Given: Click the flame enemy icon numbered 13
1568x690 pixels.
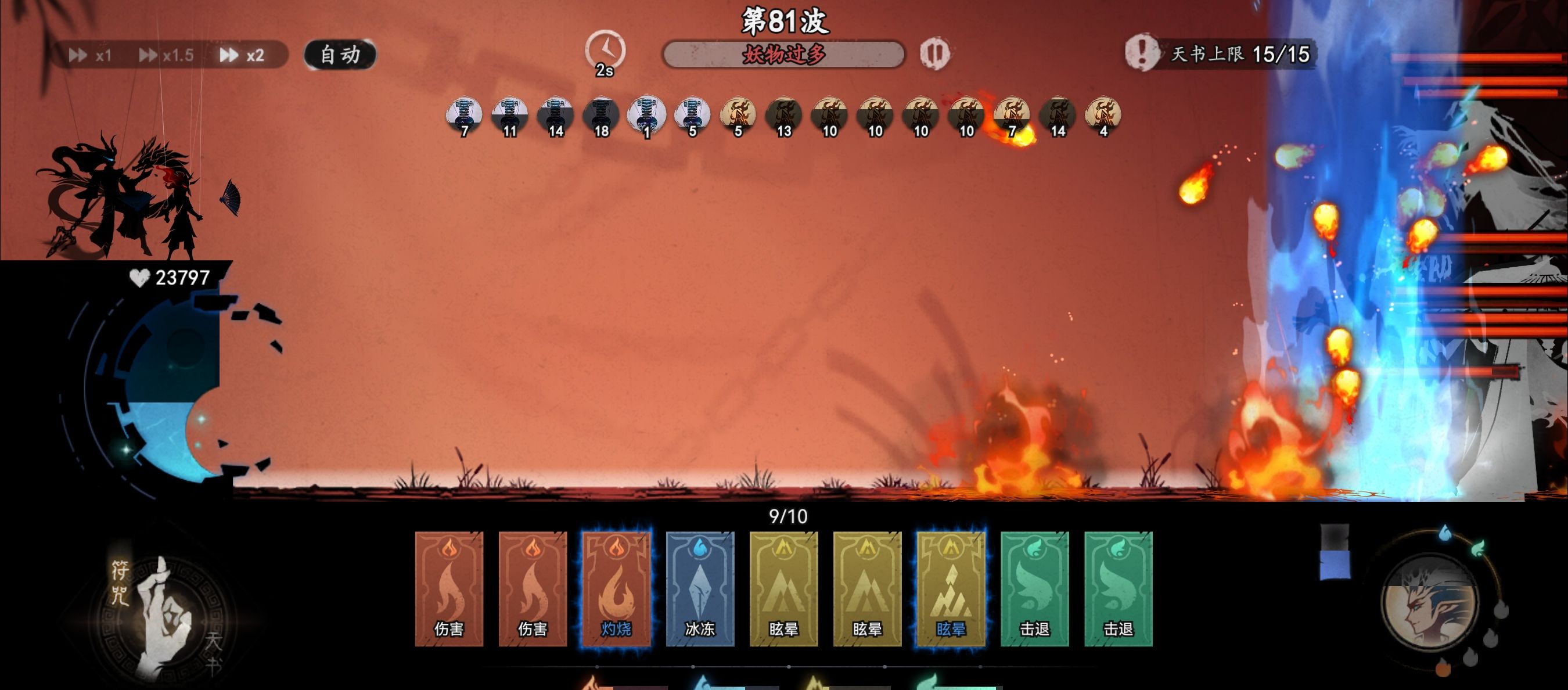Looking at the screenshot, I should (x=783, y=113).
